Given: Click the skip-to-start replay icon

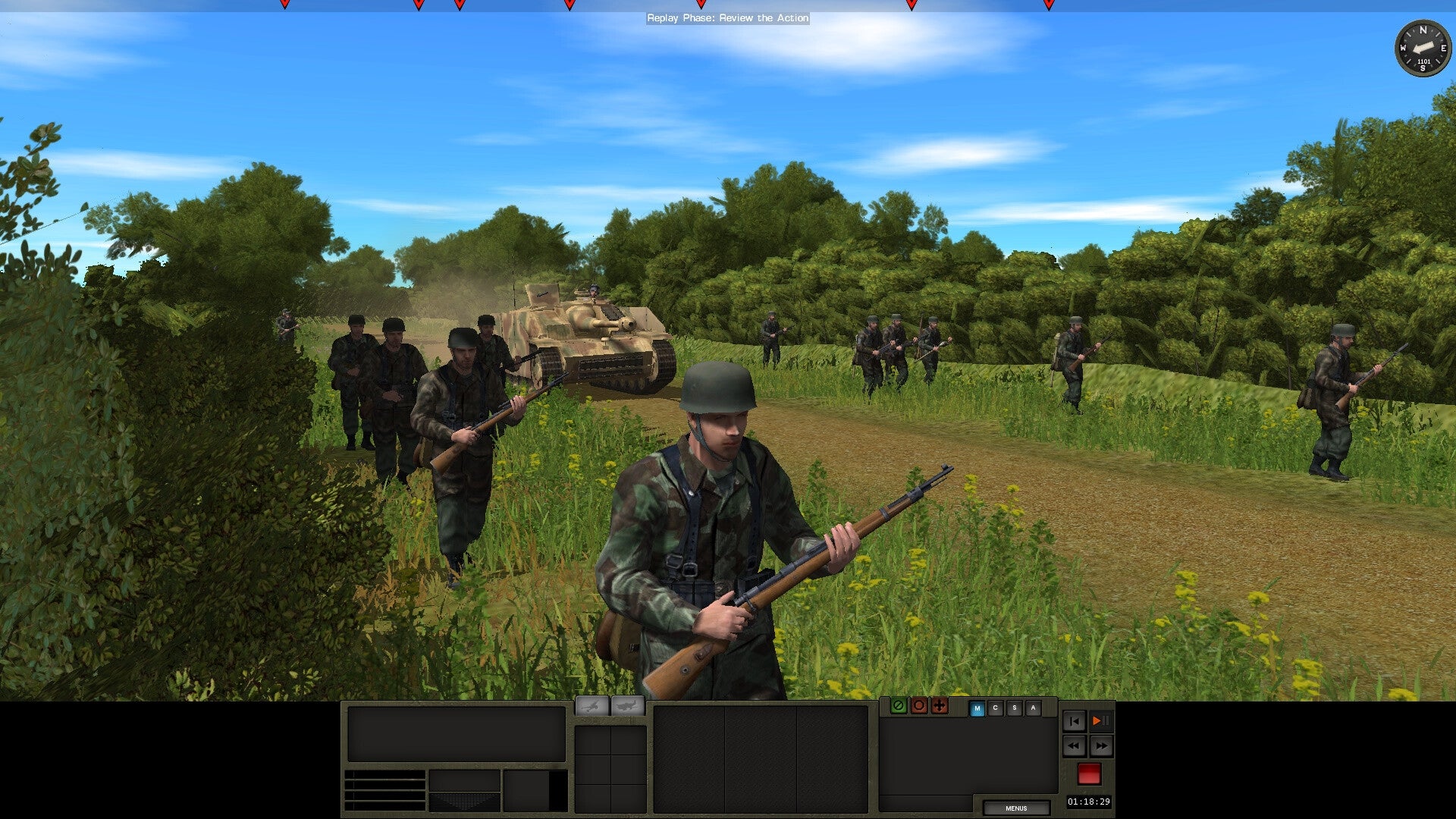Looking at the screenshot, I should tap(1074, 722).
